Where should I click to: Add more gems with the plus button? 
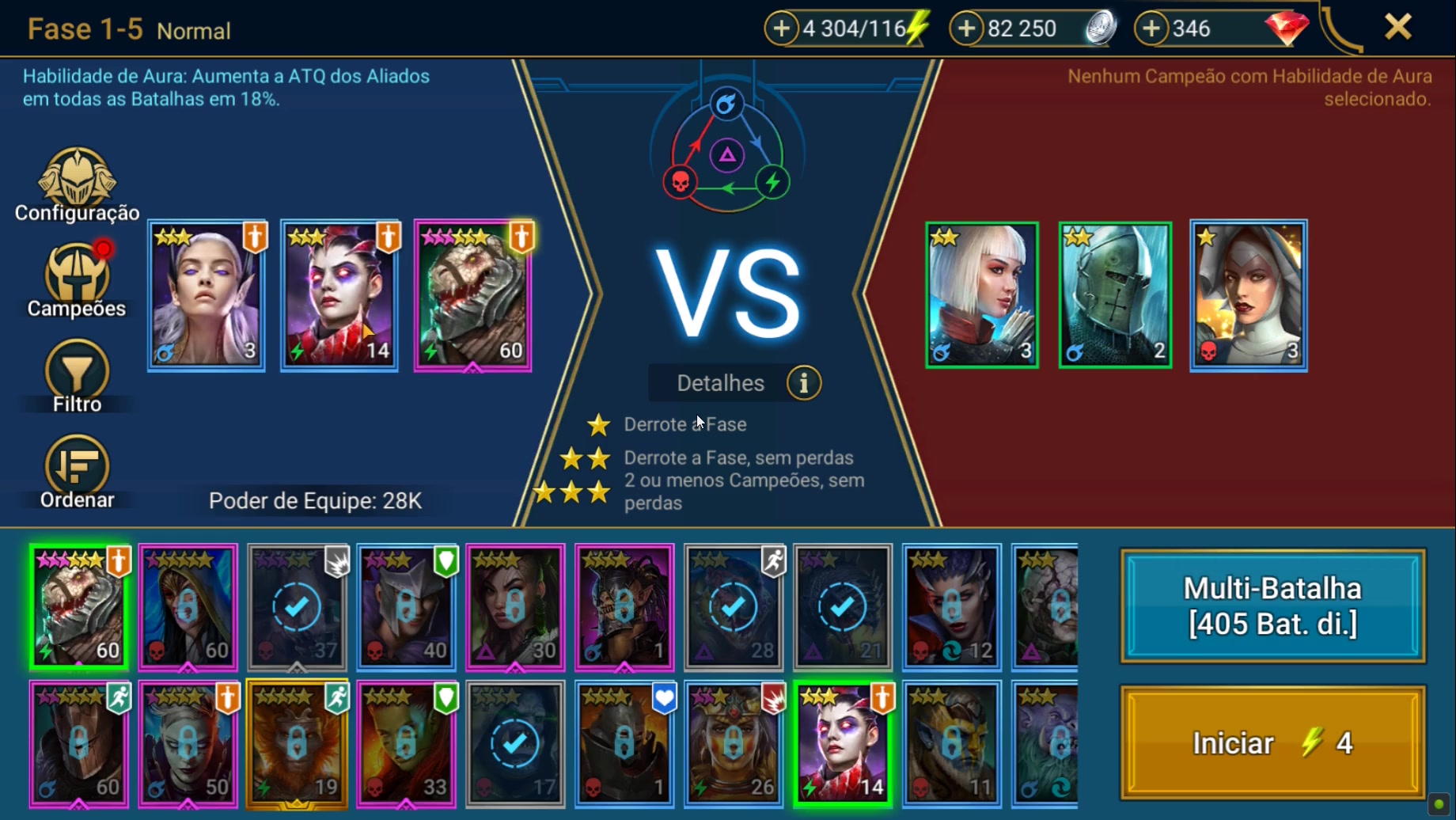click(x=1151, y=28)
